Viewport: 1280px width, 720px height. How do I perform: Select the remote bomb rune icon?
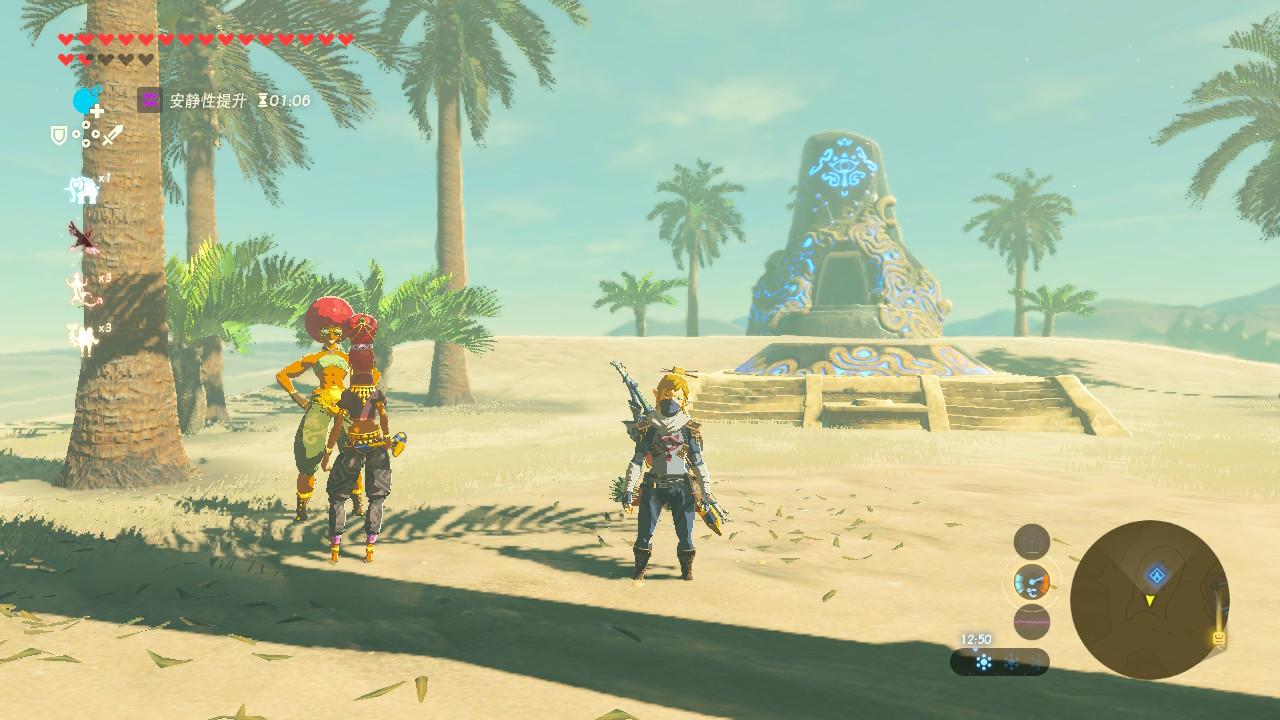pos(86,101)
